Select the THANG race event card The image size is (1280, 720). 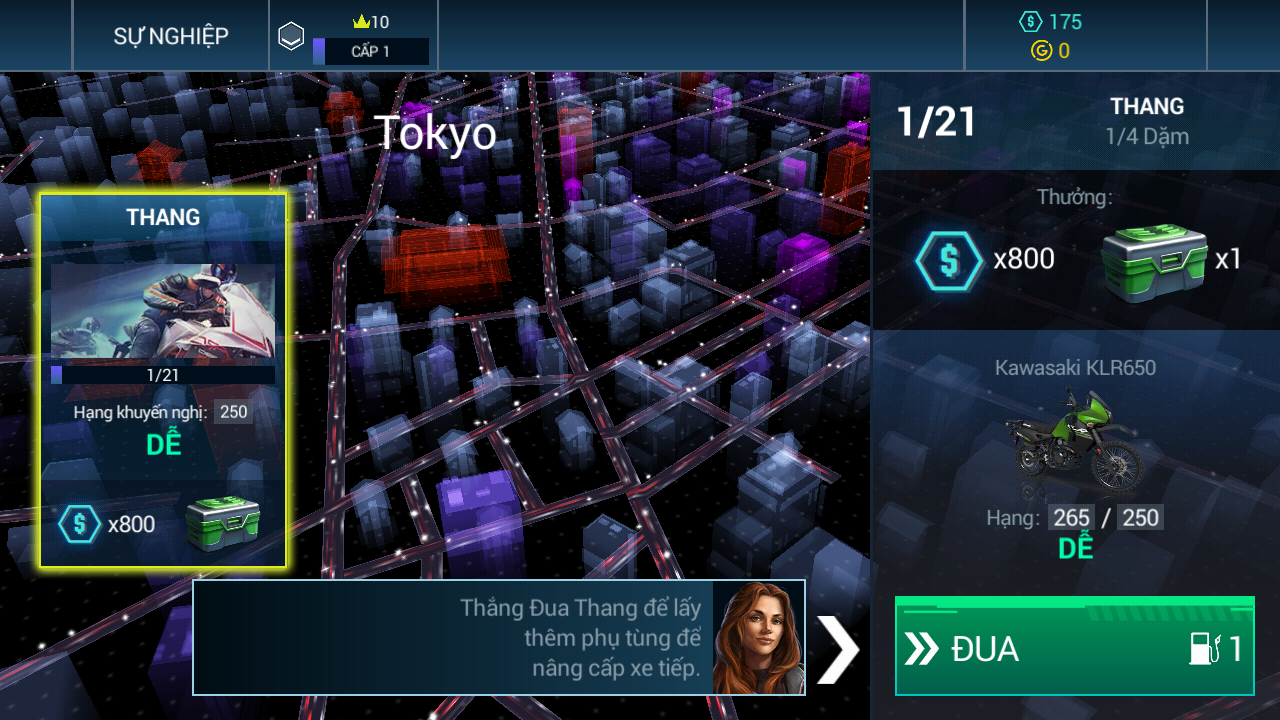click(x=163, y=380)
